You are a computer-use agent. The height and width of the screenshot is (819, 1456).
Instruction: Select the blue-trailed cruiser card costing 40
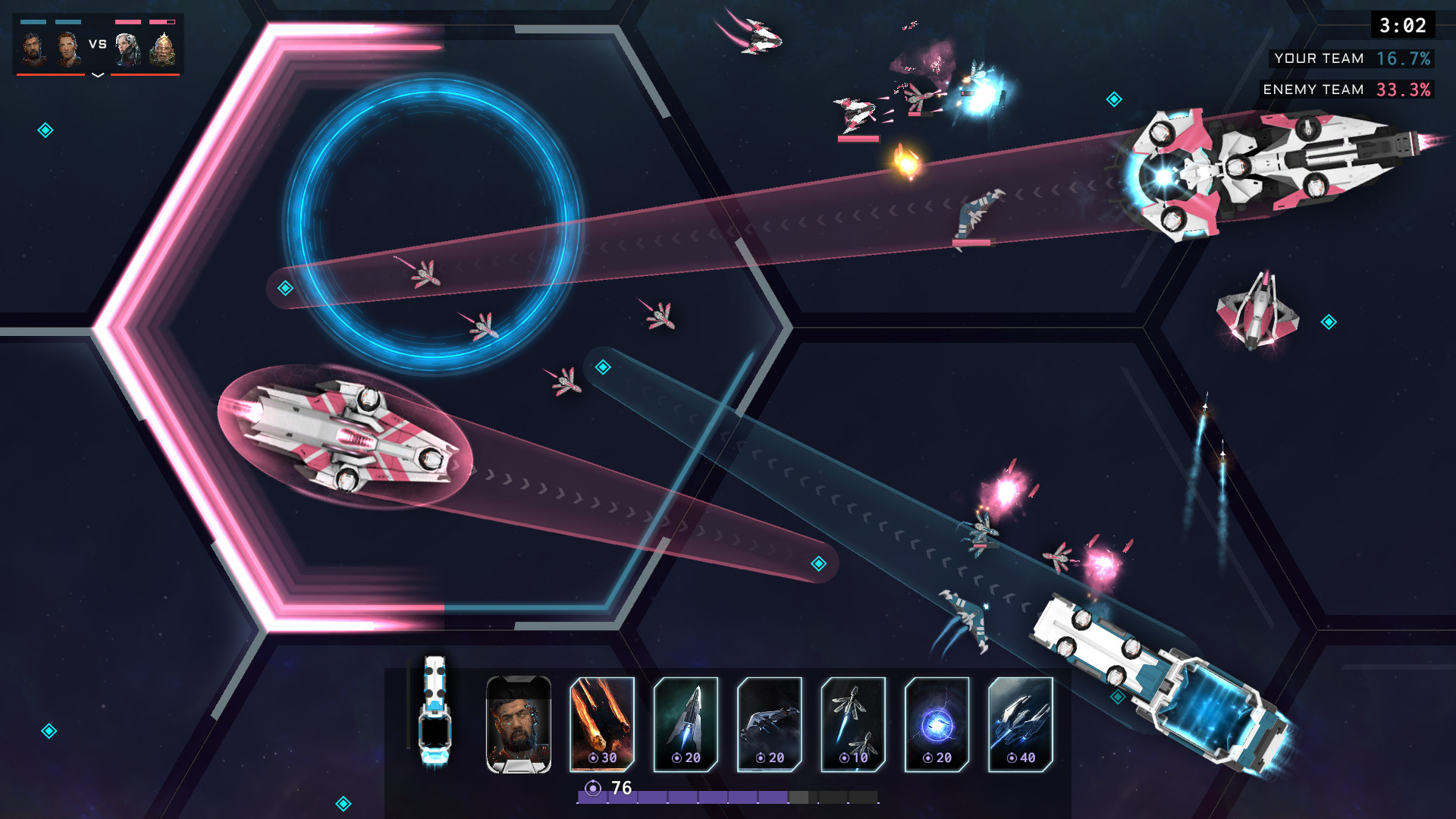(x=1021, y=723)
